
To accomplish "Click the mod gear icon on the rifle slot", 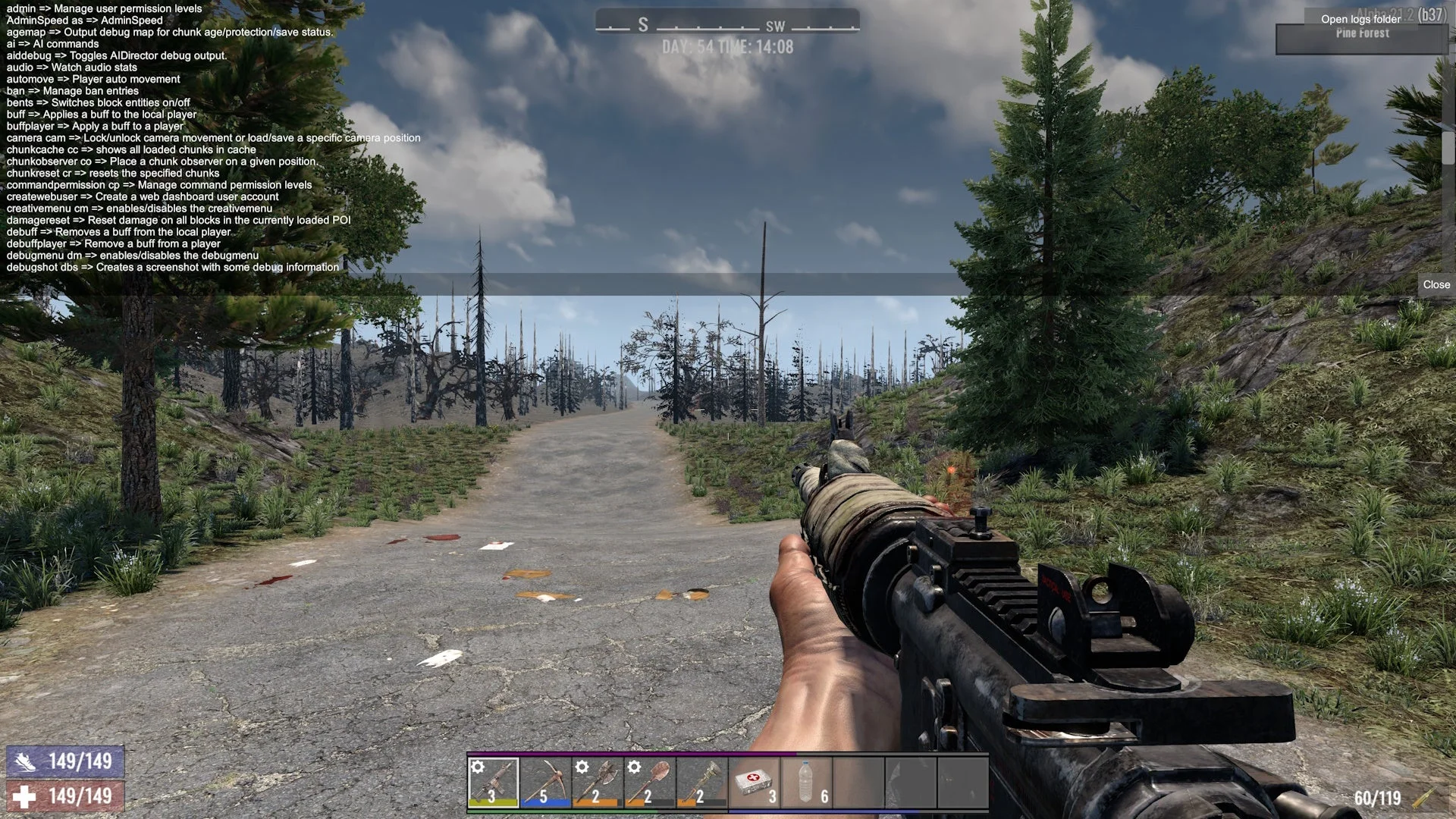I will [x=476, y=767].
